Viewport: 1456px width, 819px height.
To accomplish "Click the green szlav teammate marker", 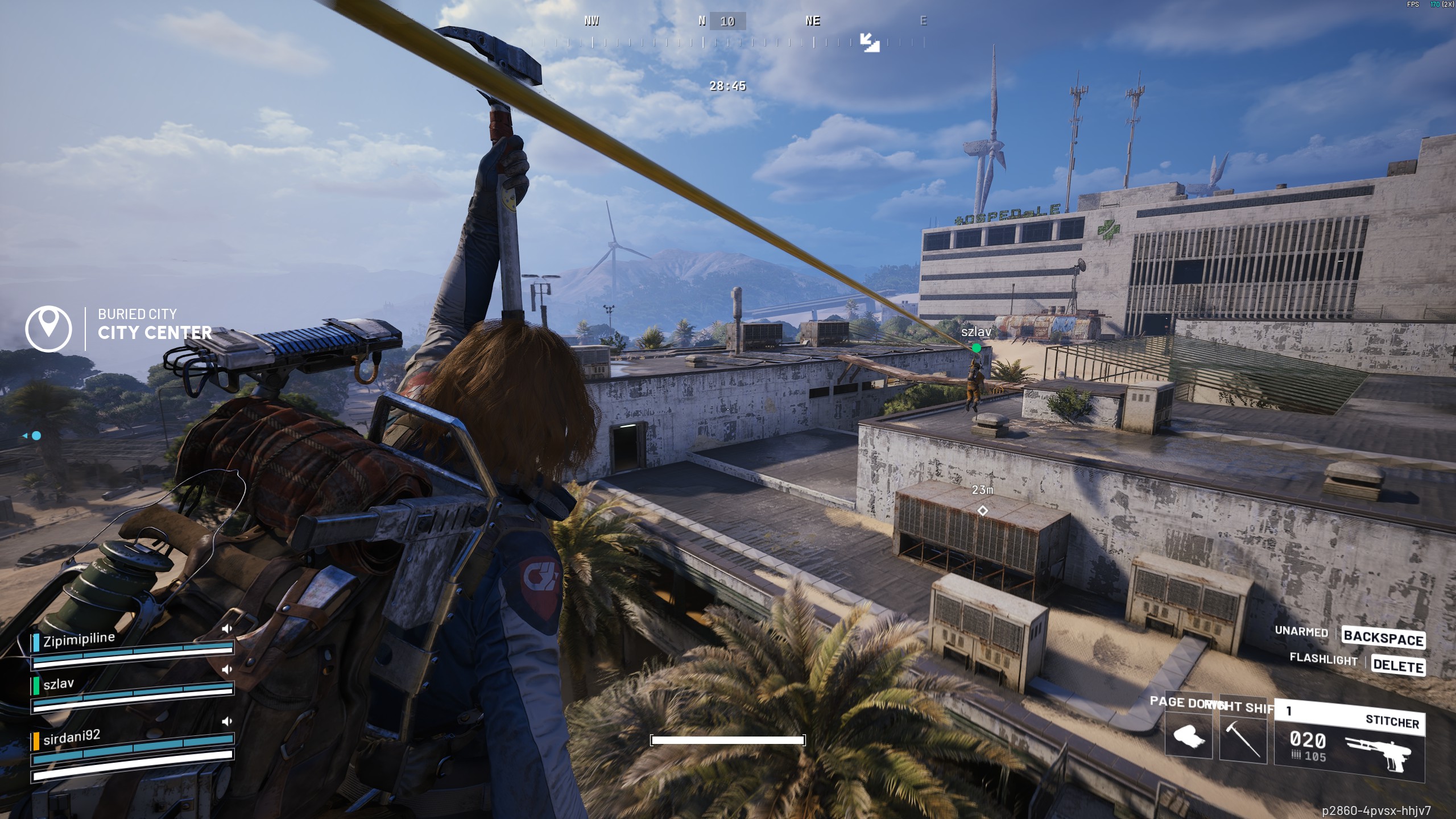I will click(x=977, y=348).
